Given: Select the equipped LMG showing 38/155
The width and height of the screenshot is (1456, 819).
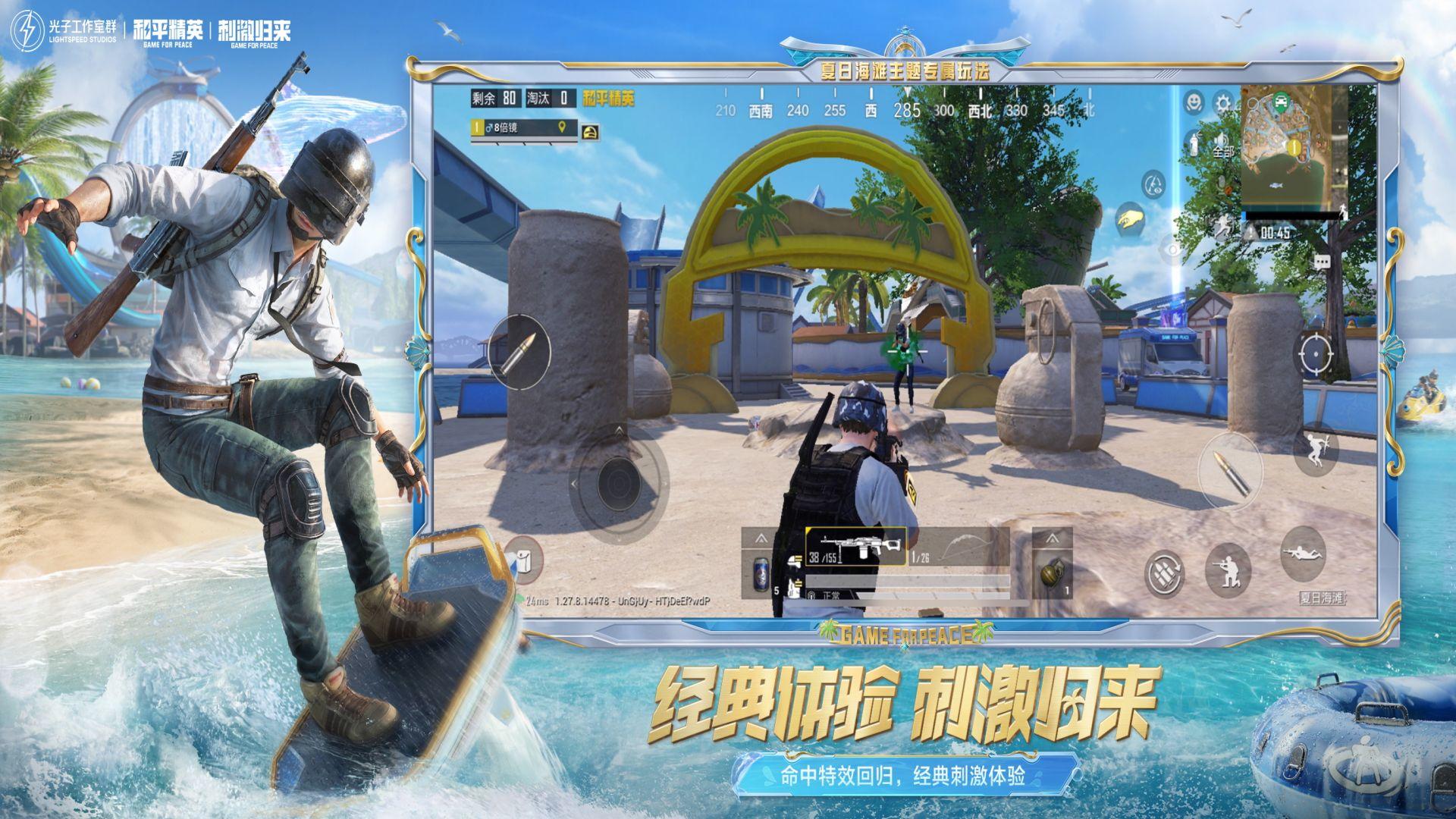Looking at the screenshot, I should tap(857, 546).
